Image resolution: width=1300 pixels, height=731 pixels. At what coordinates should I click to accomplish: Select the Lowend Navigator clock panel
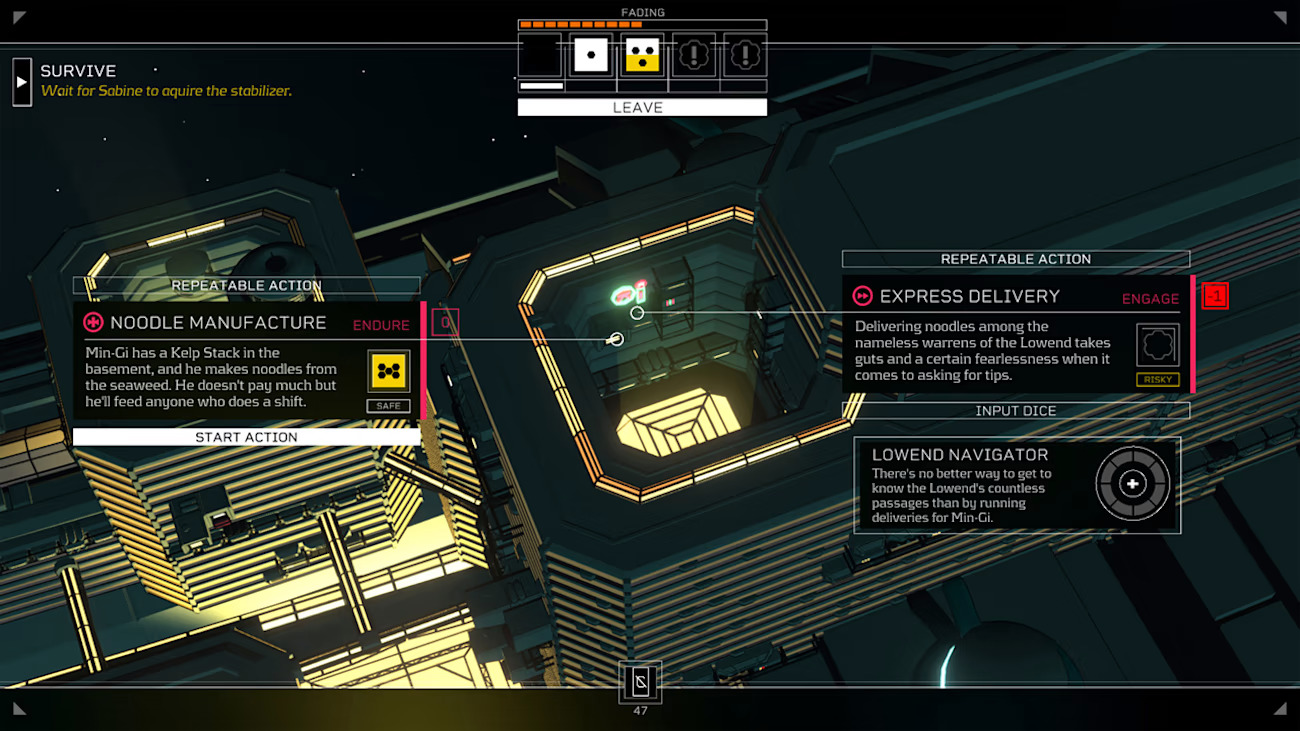pyautogui.click(x=1017, y=485)
